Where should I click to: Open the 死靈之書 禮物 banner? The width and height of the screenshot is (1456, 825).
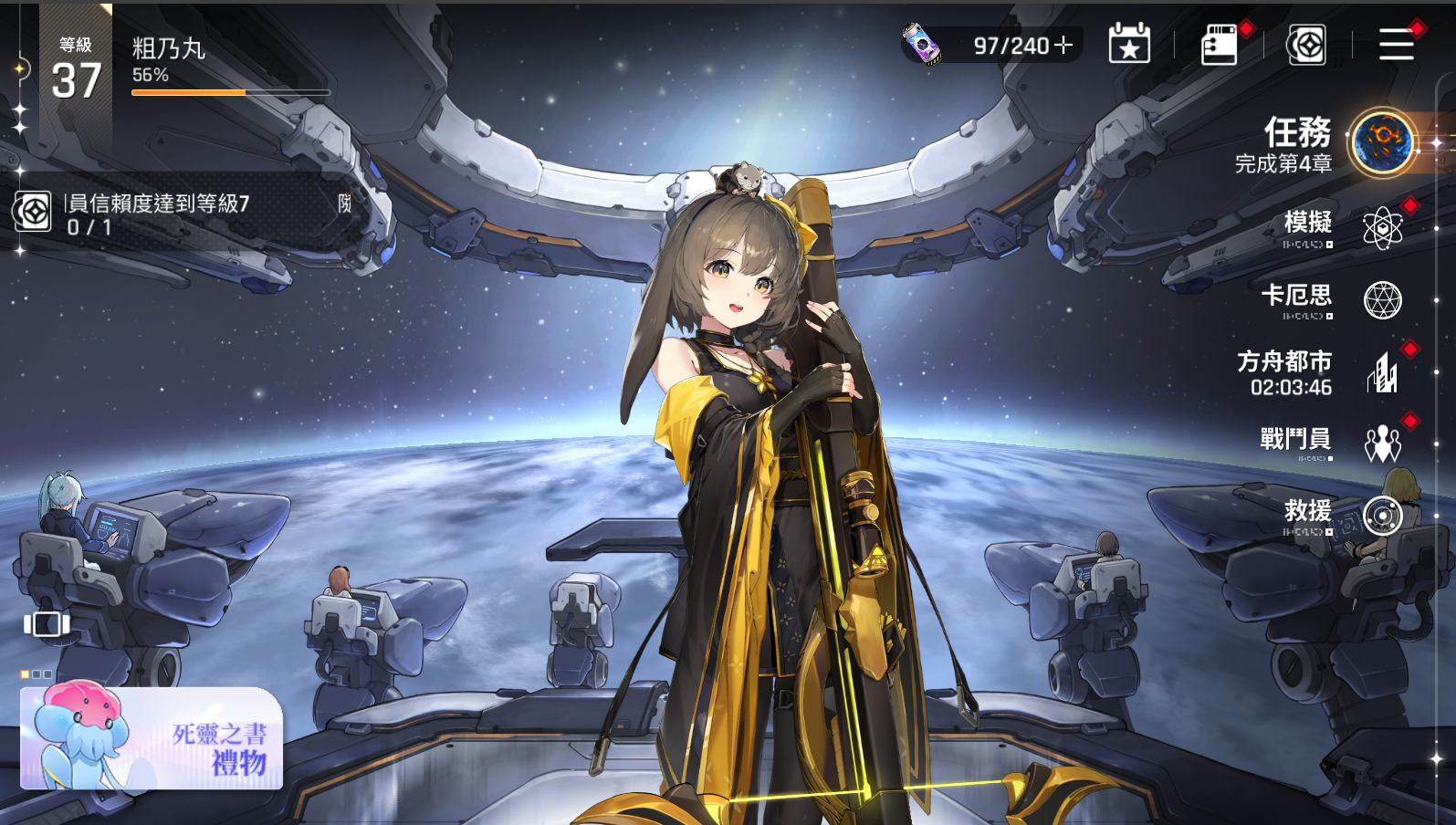[x=152, y=739]
